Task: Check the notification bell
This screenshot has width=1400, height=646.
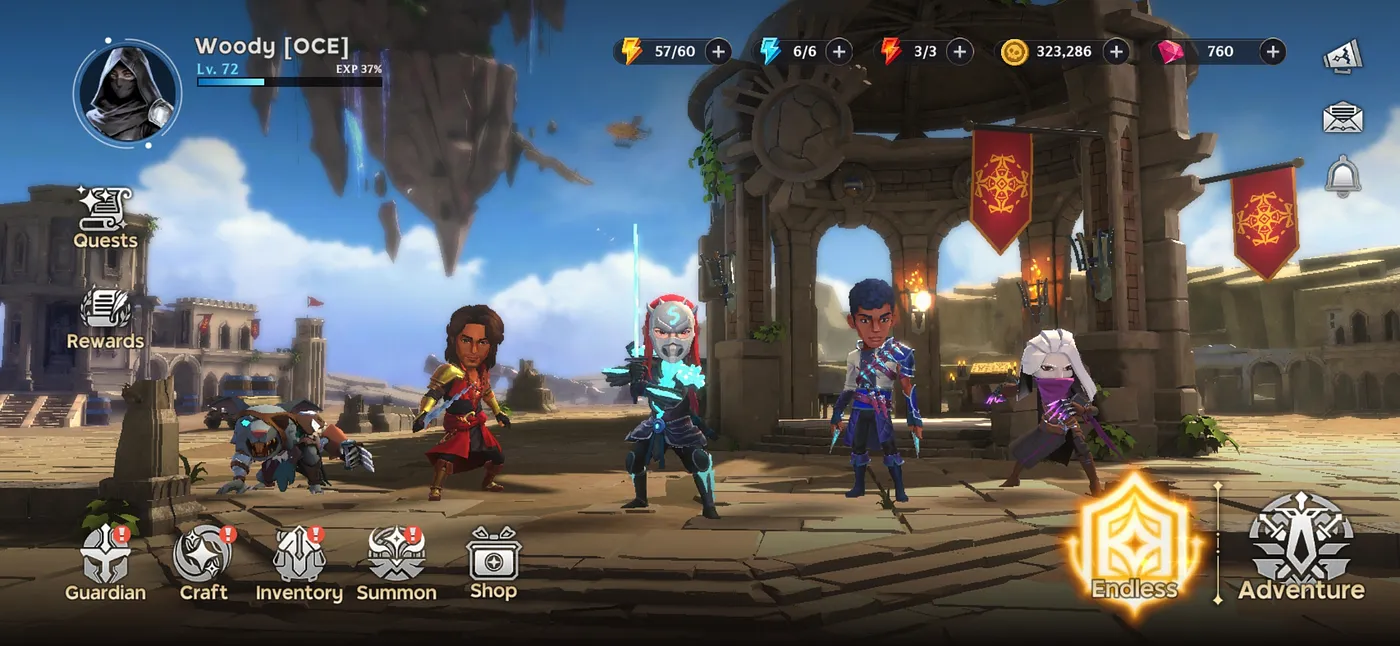Action: [1343, 176]
